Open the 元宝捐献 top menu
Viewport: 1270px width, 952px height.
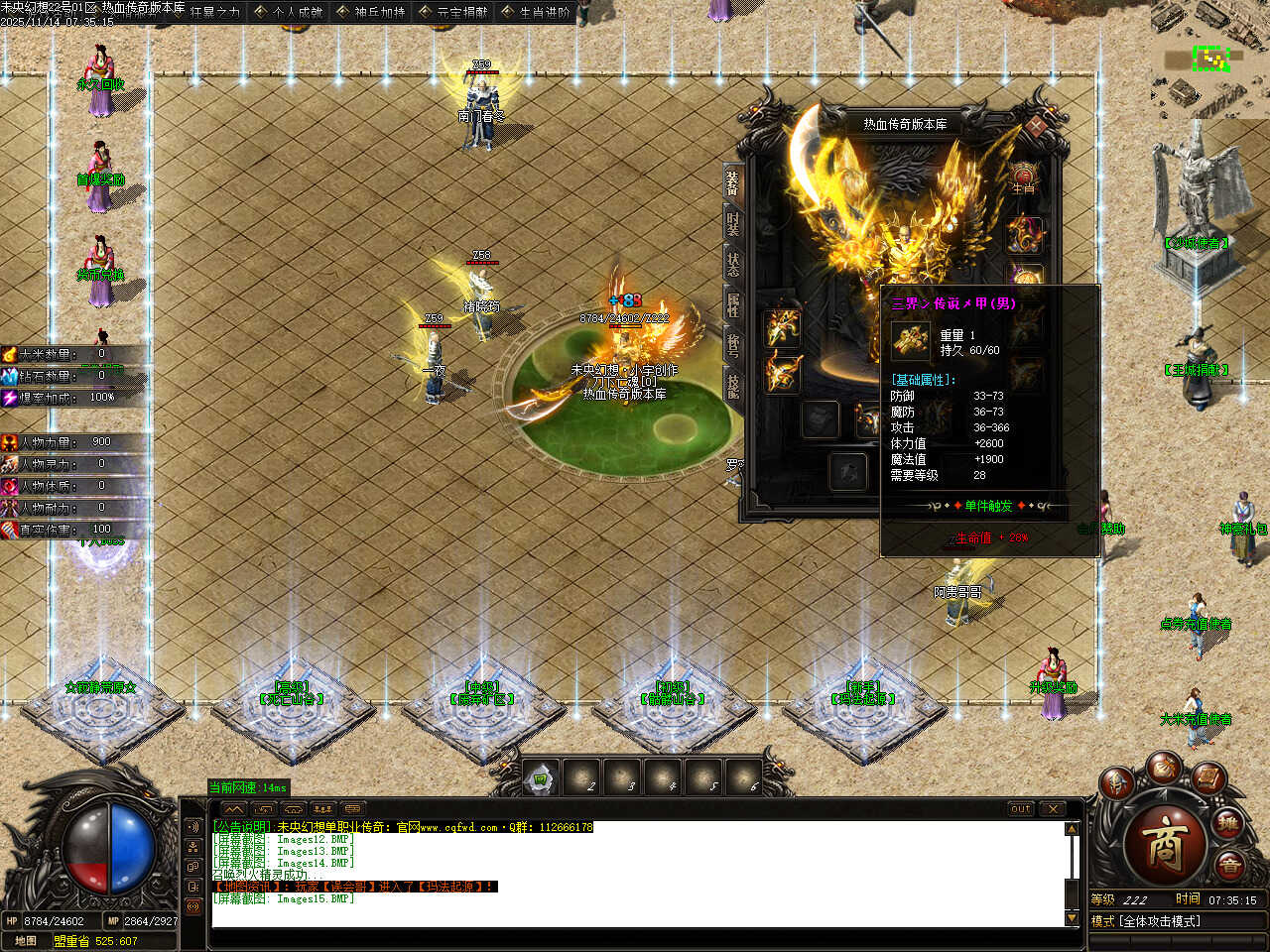[454, 12]
